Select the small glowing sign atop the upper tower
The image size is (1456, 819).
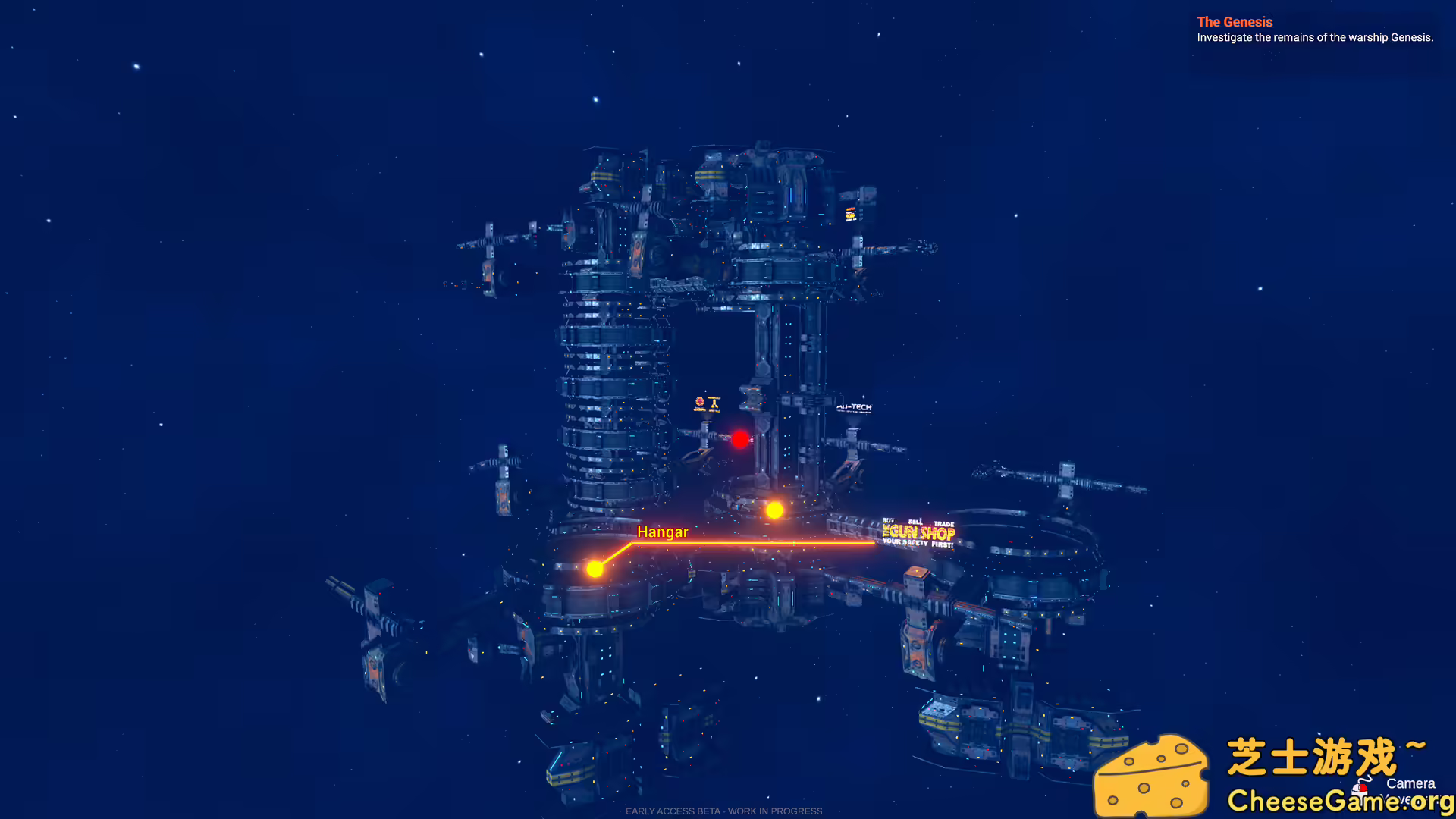[x=849, y=215]
